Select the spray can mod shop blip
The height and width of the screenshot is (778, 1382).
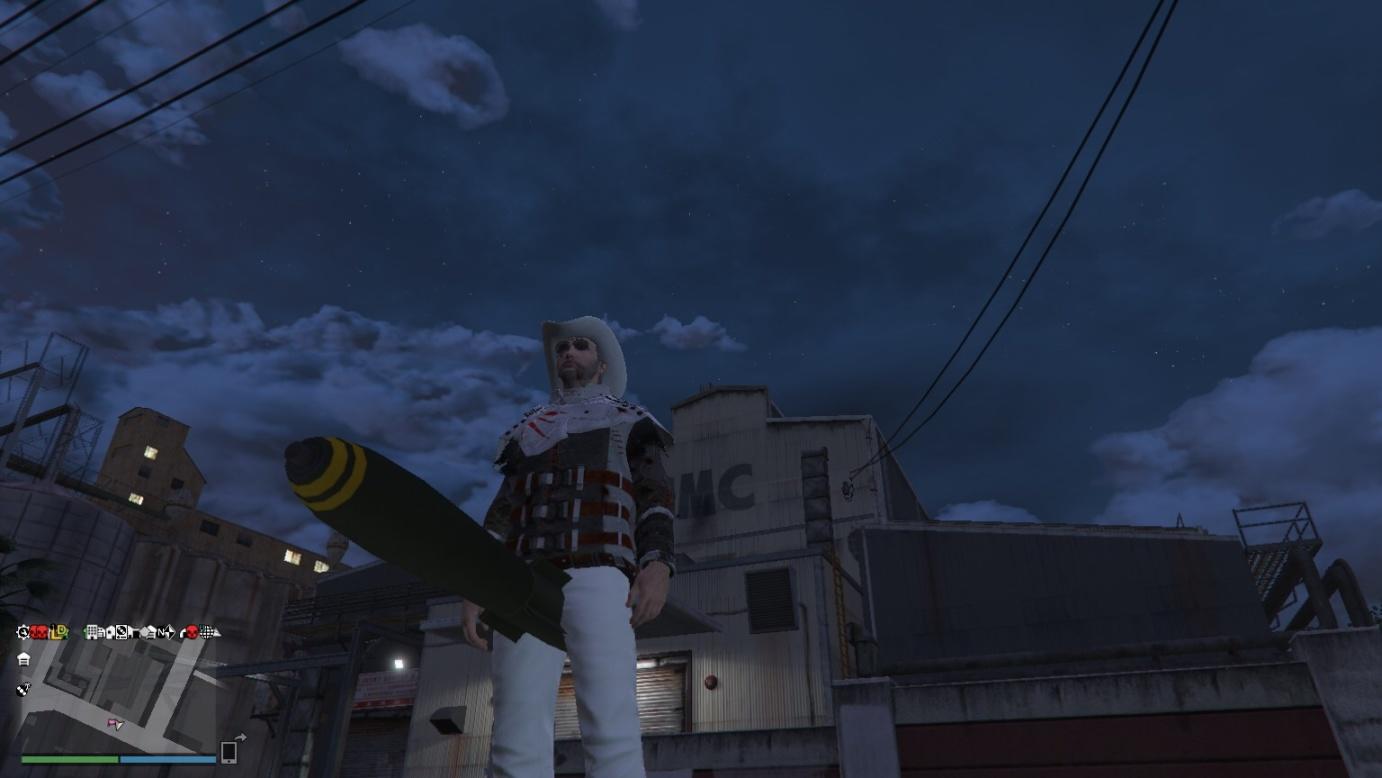click(x=22, y=689)
